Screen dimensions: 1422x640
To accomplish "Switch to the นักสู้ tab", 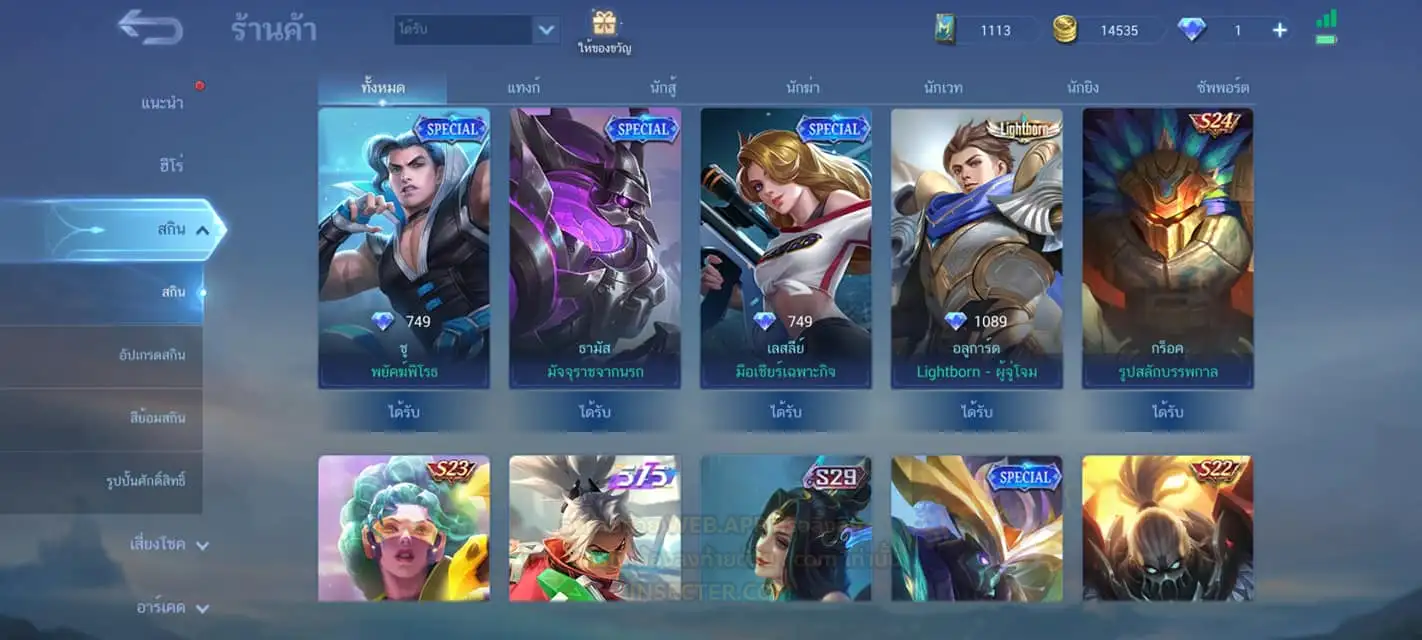I will coord(663,88).
